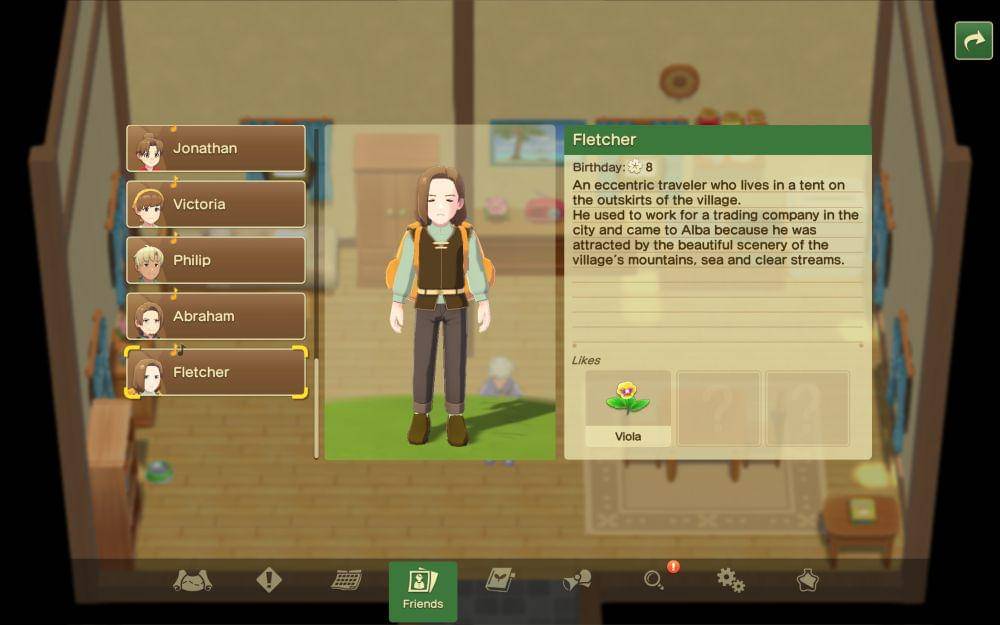Select the Viola liked item tile
The width and height of the screenshot is (1000, 625).
[628, 408]
